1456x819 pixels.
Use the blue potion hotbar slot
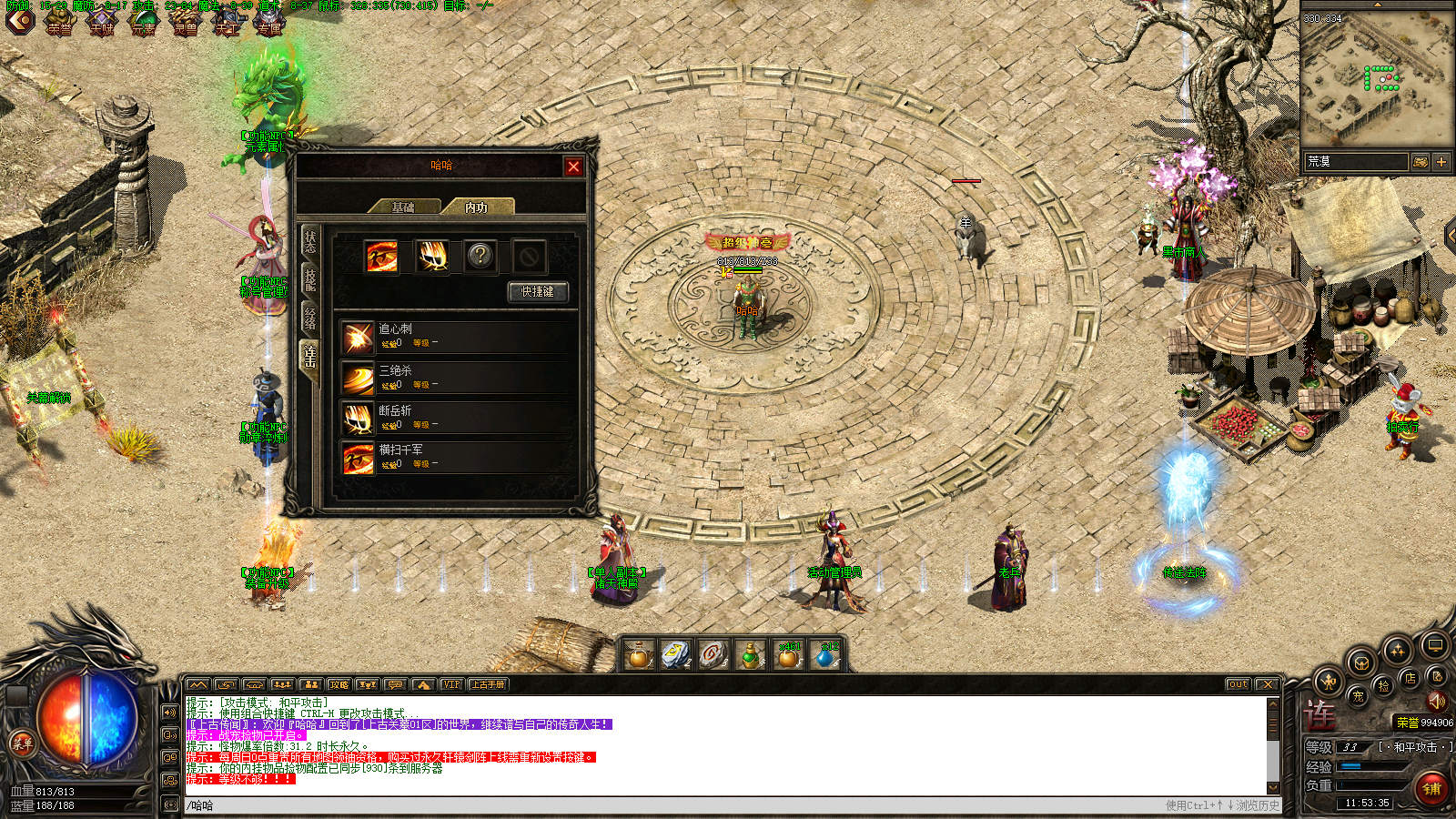[825, 654]
